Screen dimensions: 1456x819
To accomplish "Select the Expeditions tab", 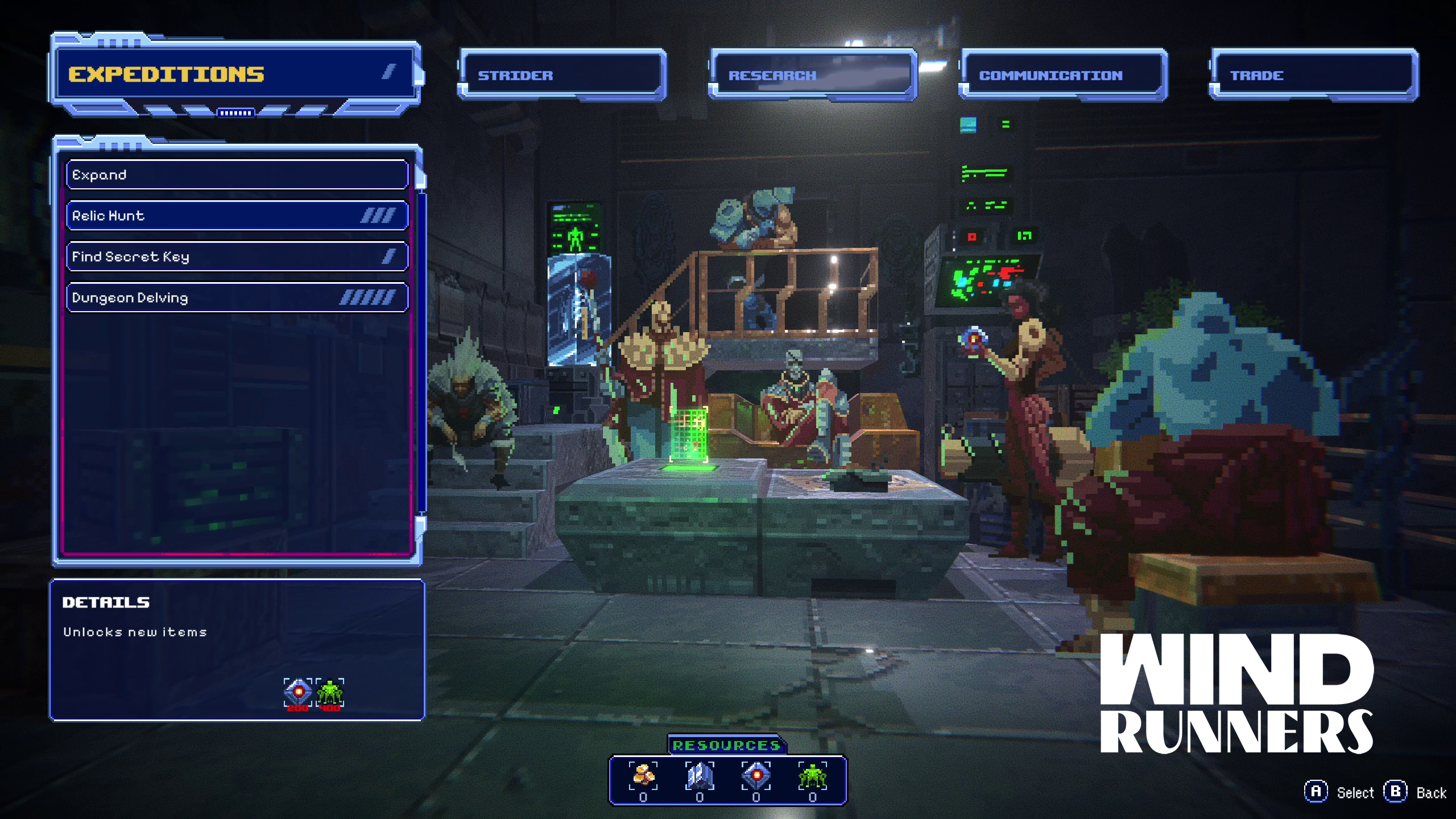I will coord(235,74).
